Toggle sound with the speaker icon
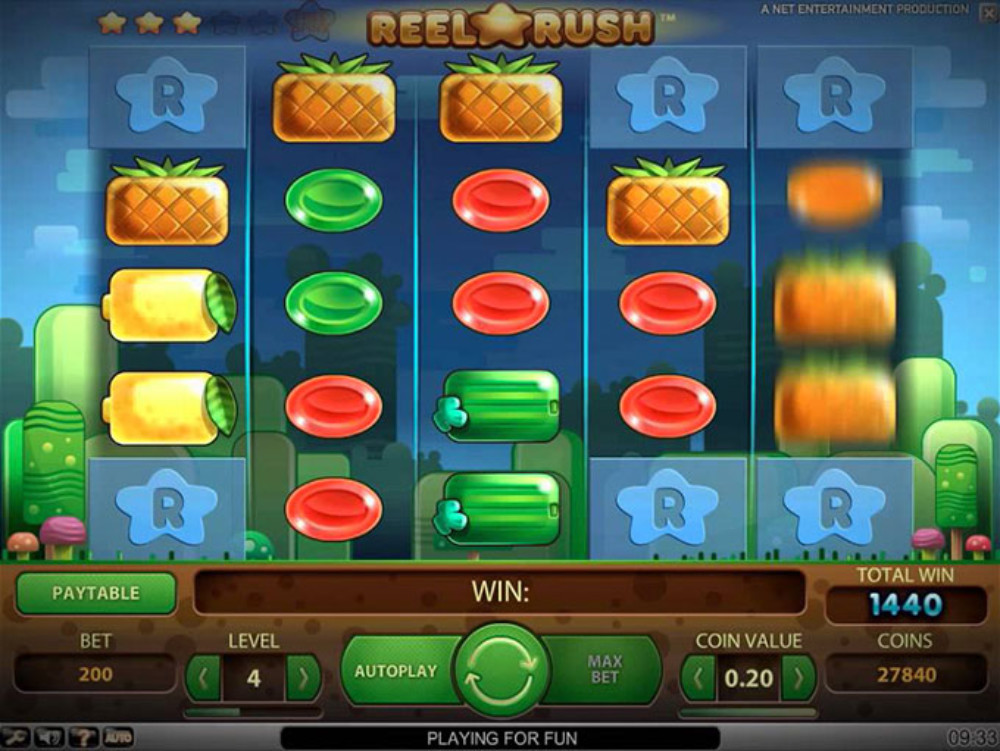 click(49, 738)
